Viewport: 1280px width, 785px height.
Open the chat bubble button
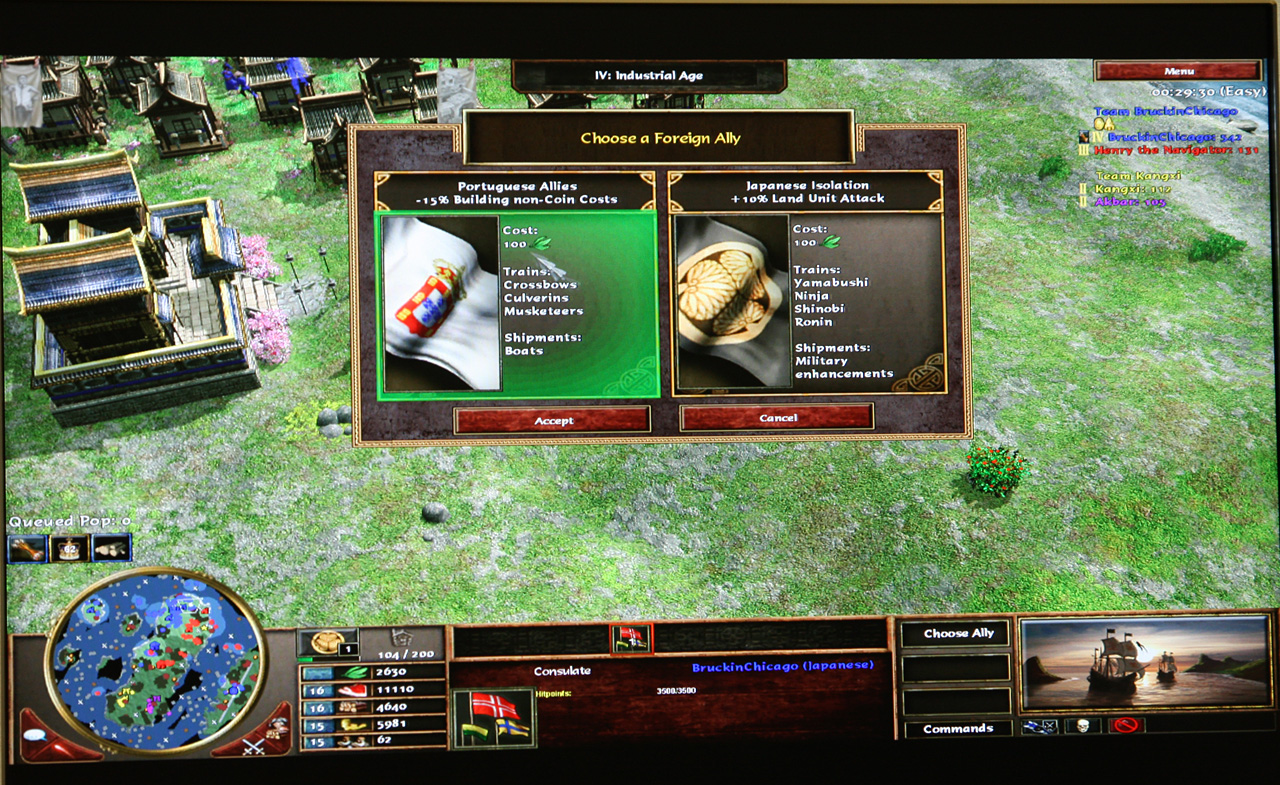tap(36, 735)
